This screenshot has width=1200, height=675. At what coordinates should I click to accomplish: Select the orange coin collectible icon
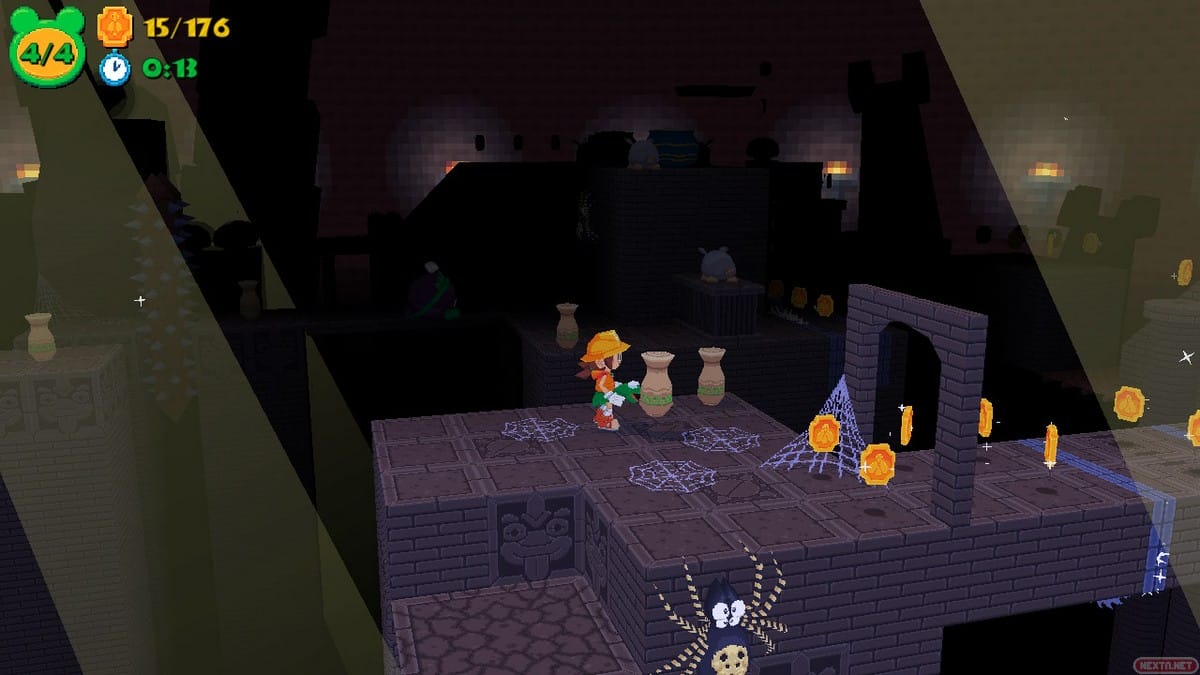[115, 25]
